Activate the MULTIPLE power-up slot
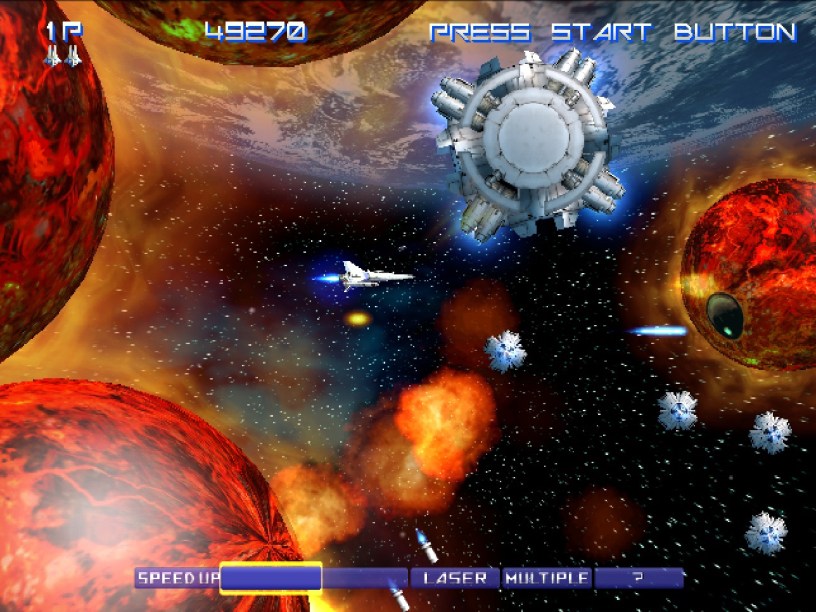This screenshot has height=612, width=816. pyautogui.click(x=546, y=578)
